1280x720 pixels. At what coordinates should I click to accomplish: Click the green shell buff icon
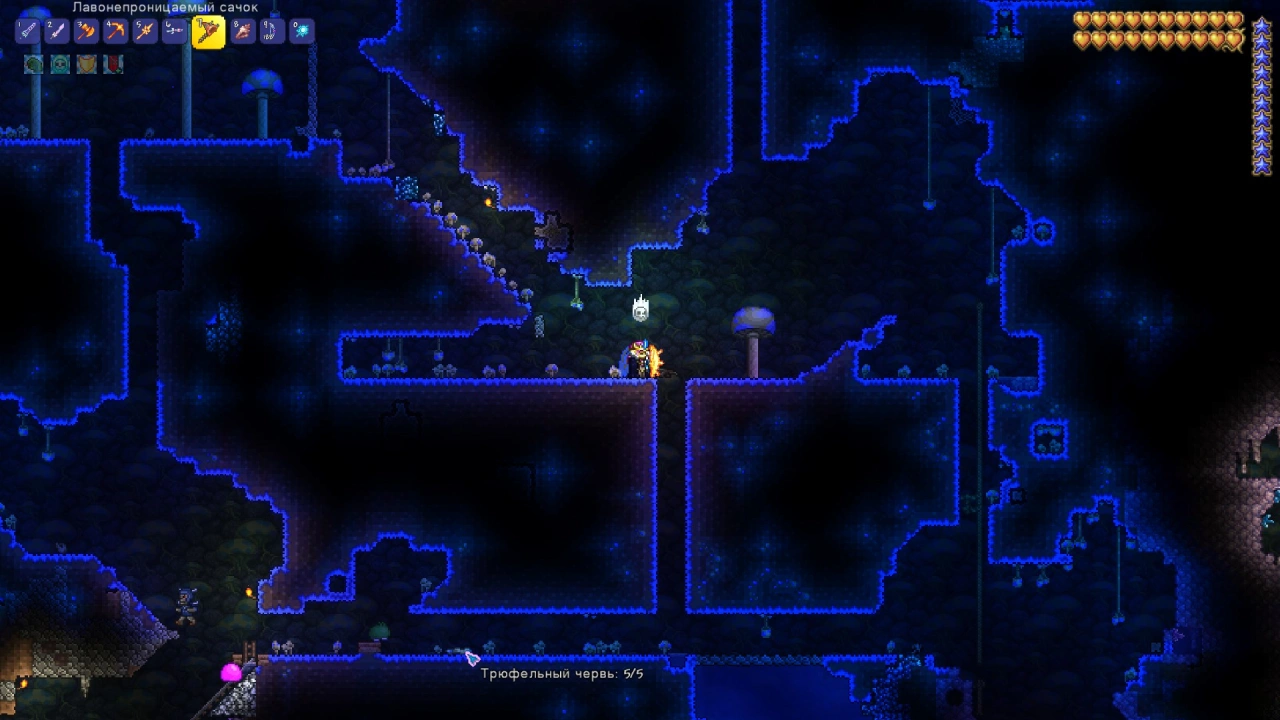33,65
